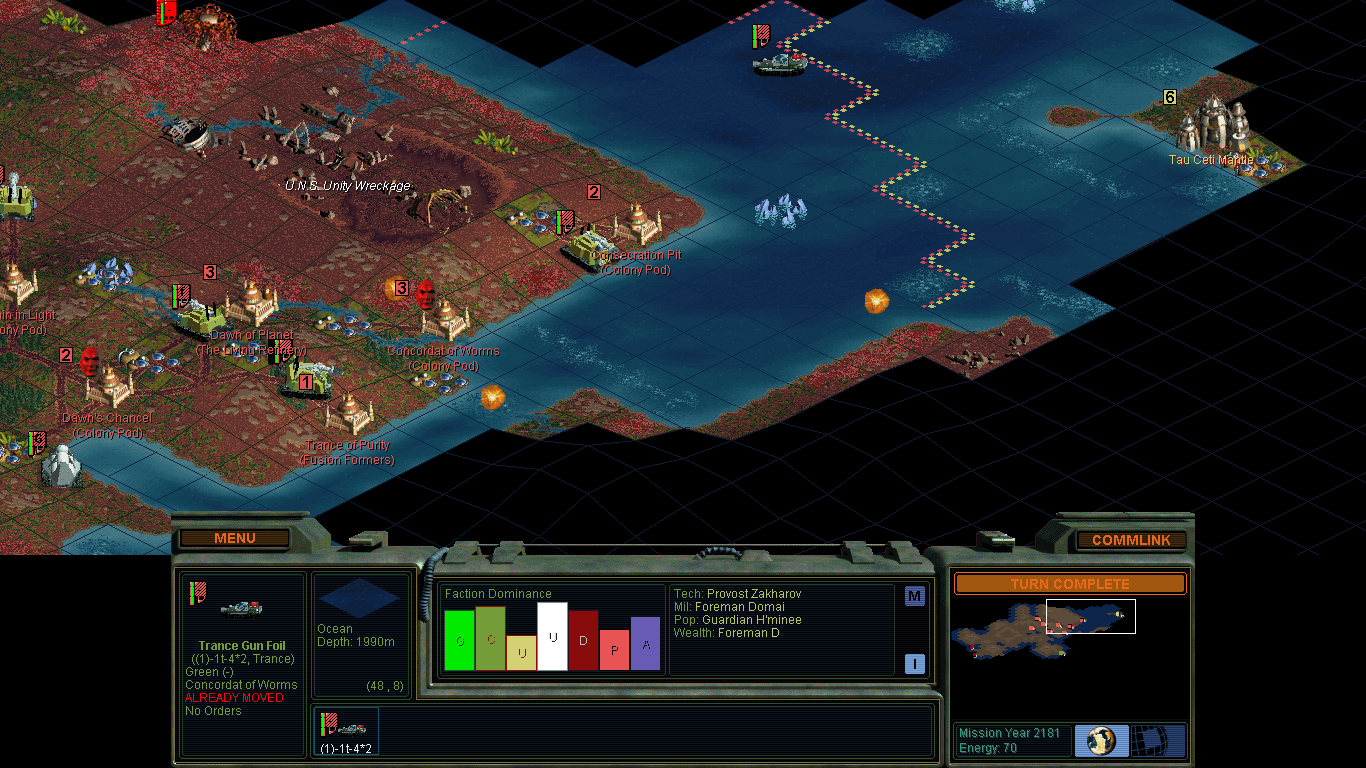Image resolution: width=1366 pixels, height=768 pixels.
Task: Click the I button beside faction info
Action: pos(914,664)
